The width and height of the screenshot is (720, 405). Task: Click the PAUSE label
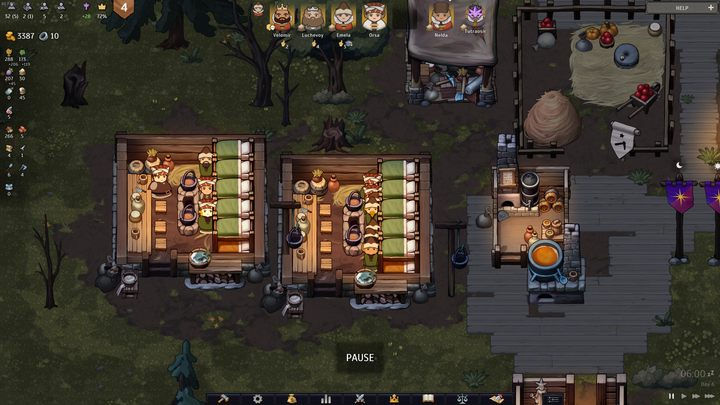360,358
